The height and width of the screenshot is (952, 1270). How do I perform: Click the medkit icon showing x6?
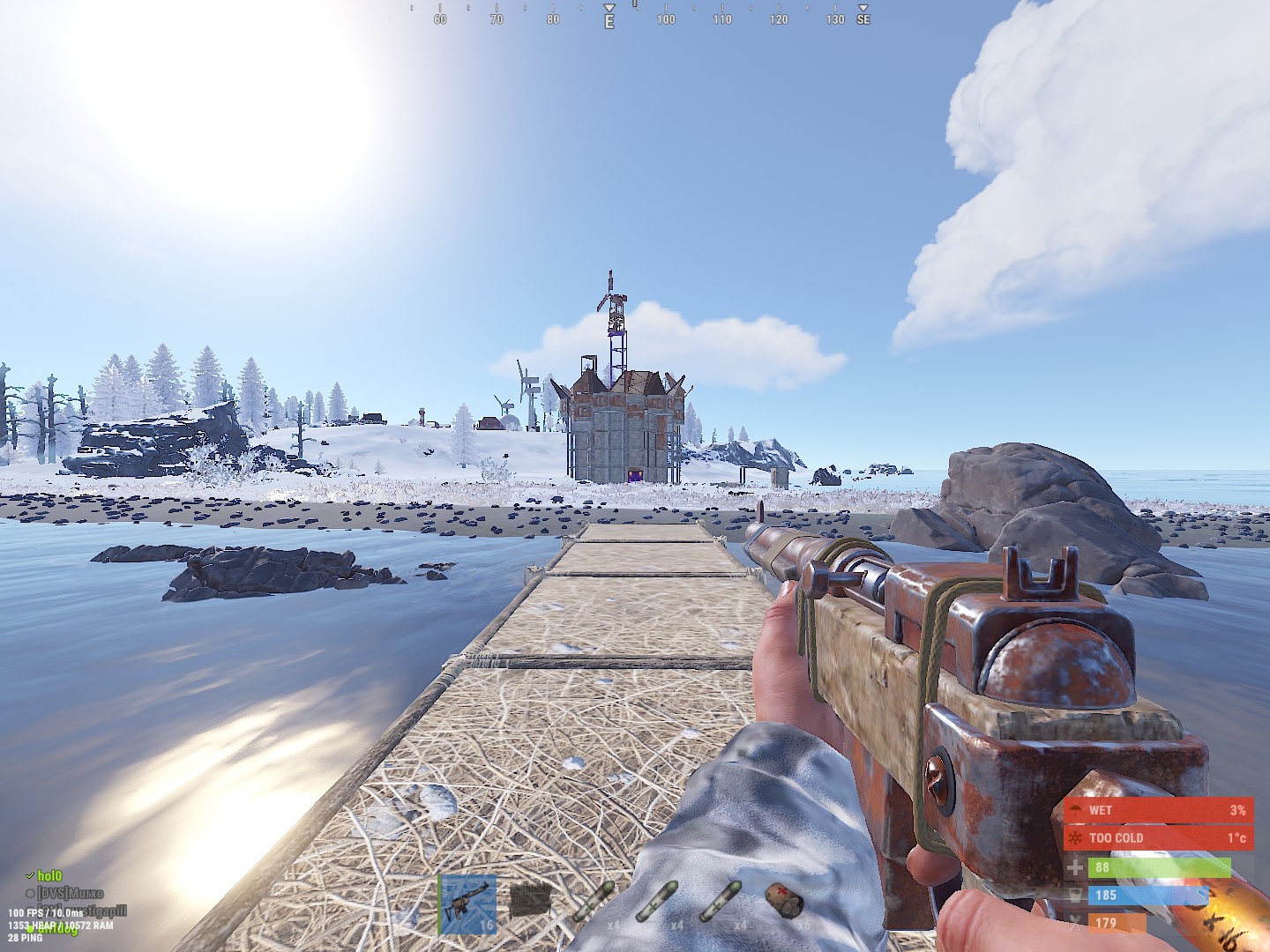coord(783,902)
